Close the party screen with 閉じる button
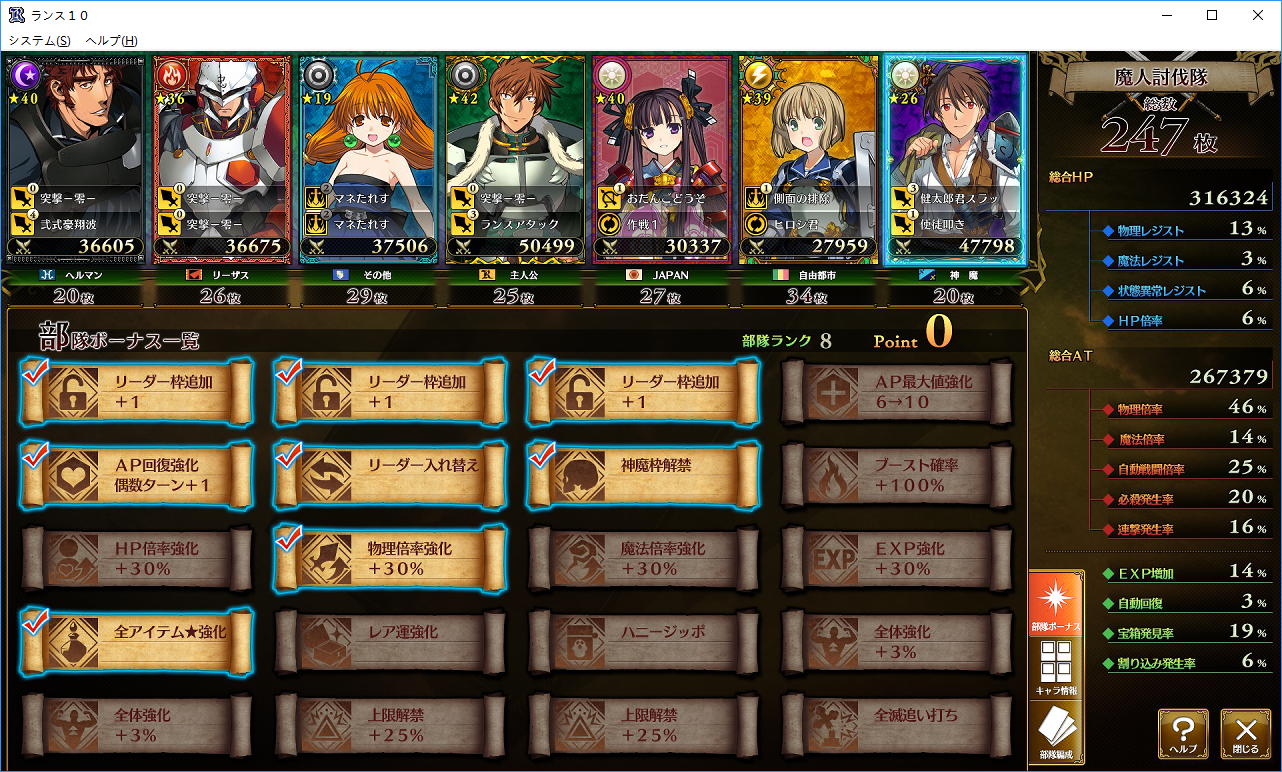 tap(1245, 733)
